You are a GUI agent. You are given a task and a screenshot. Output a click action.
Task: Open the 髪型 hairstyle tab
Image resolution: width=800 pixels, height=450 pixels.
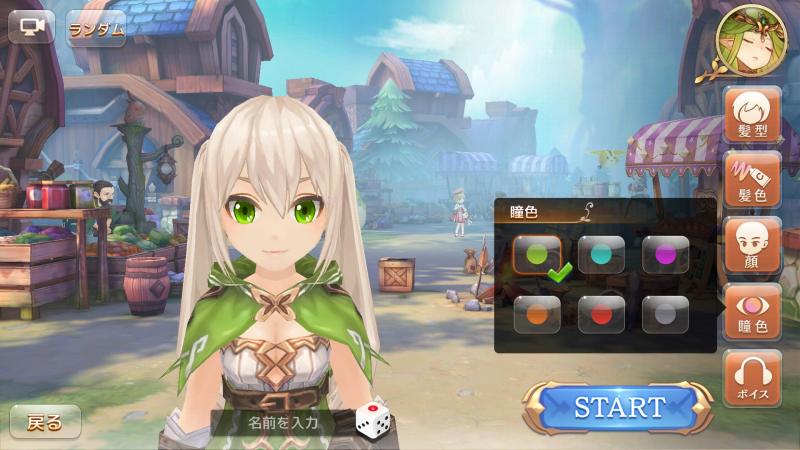click(752, 115)
